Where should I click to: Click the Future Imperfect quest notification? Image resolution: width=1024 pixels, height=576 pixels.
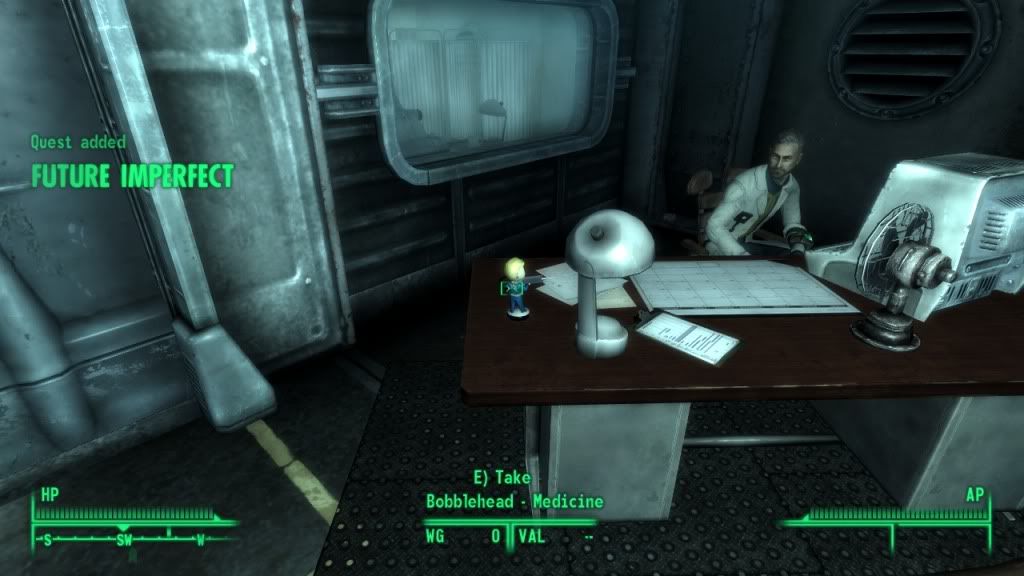132,177
